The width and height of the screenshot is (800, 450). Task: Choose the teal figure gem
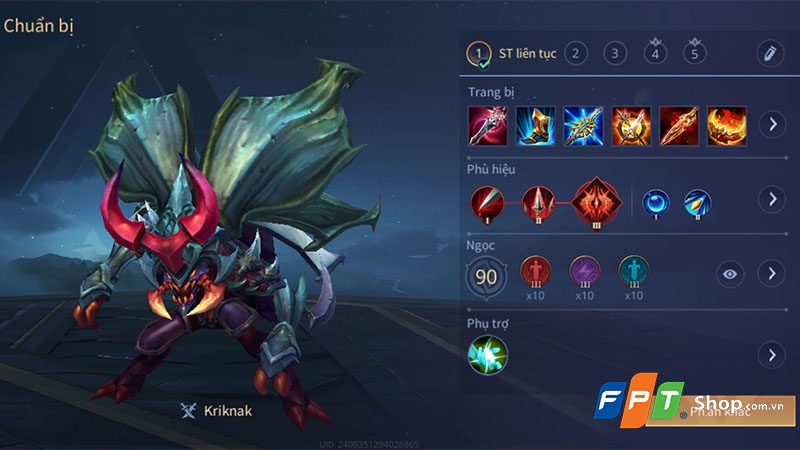(633, 272)
